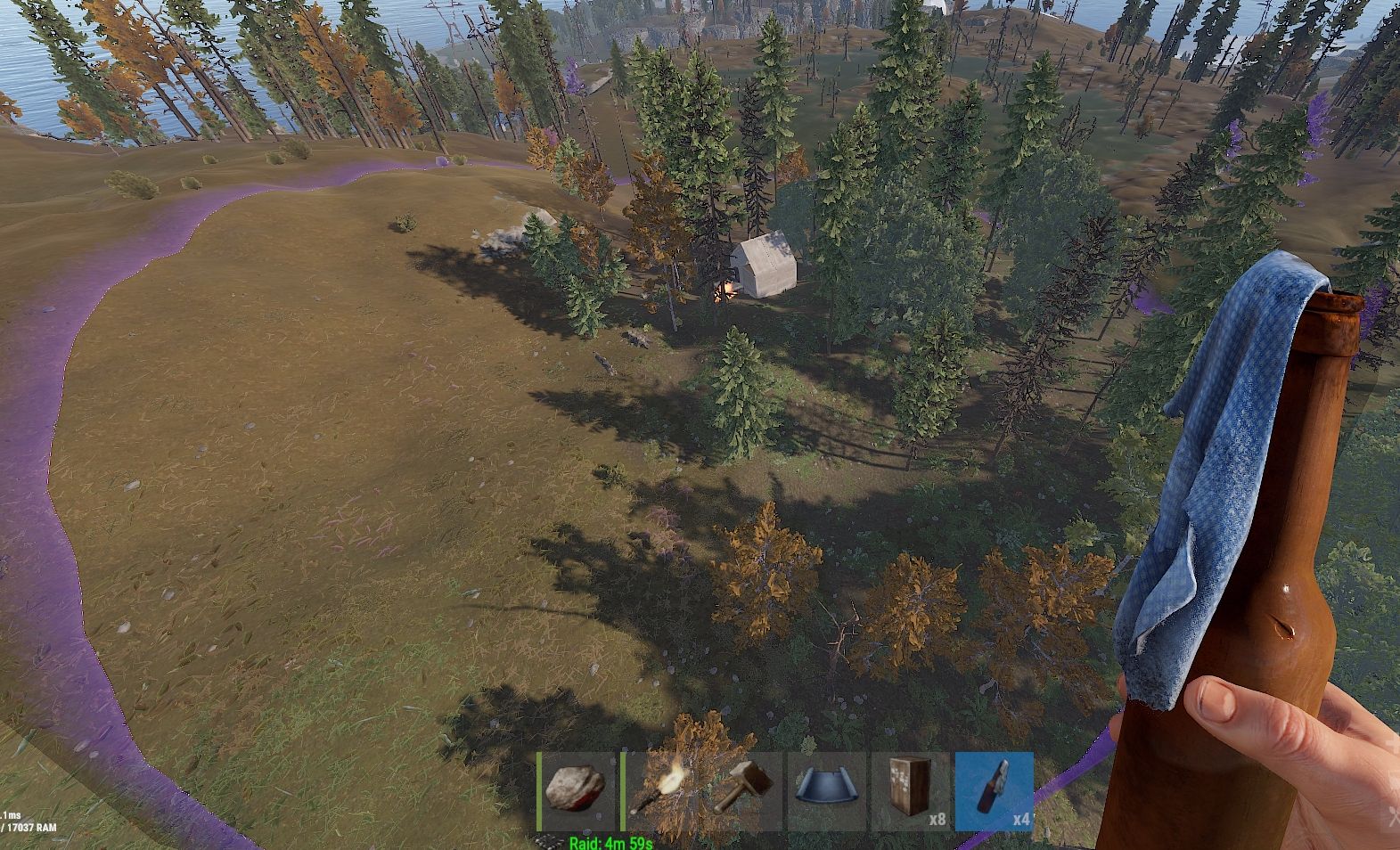
Task: Pick the wooden box stack x8
Action: point(911,791)
